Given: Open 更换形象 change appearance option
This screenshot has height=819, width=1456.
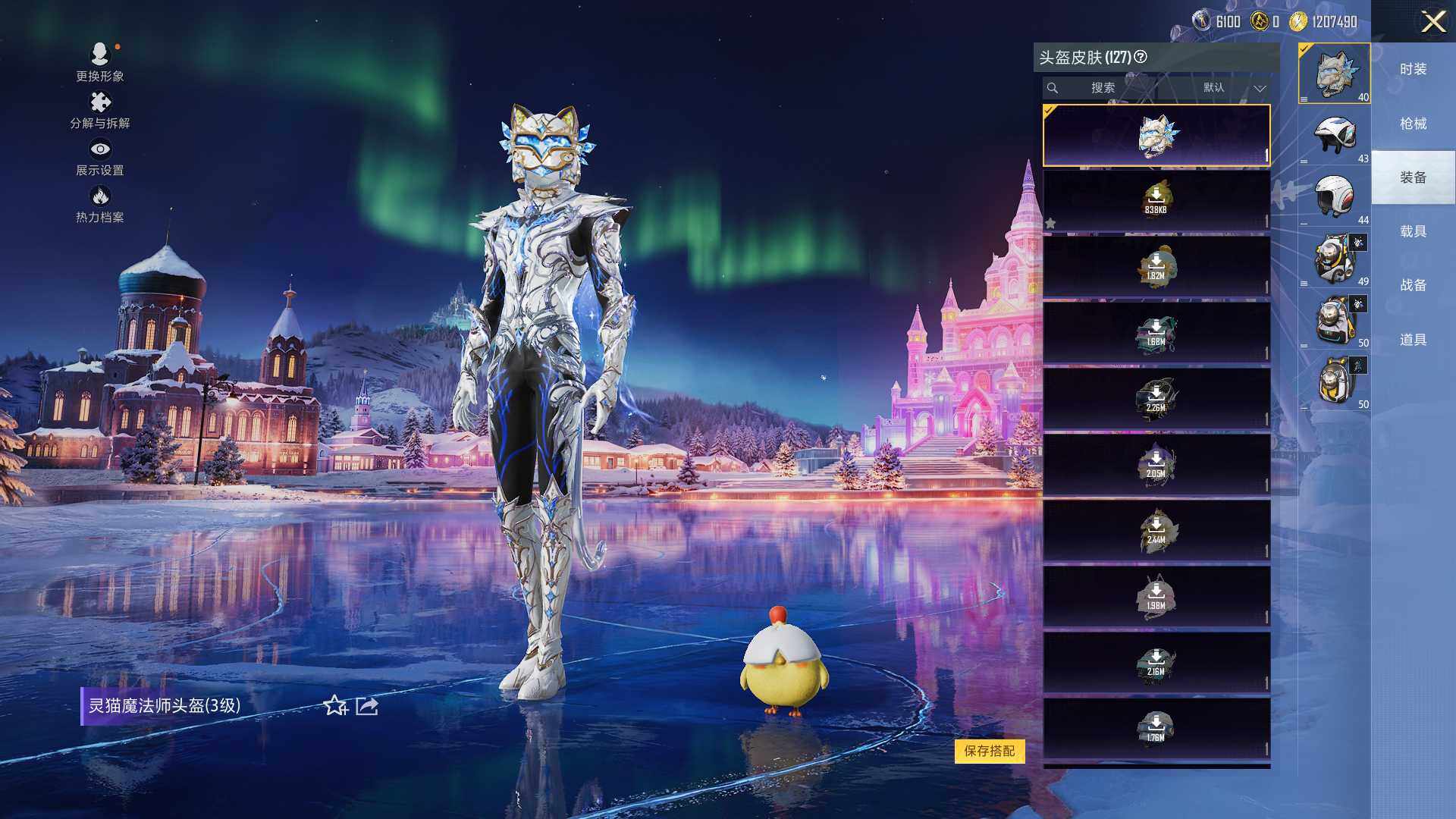Looking at the screenshot, I should point(99,61).
